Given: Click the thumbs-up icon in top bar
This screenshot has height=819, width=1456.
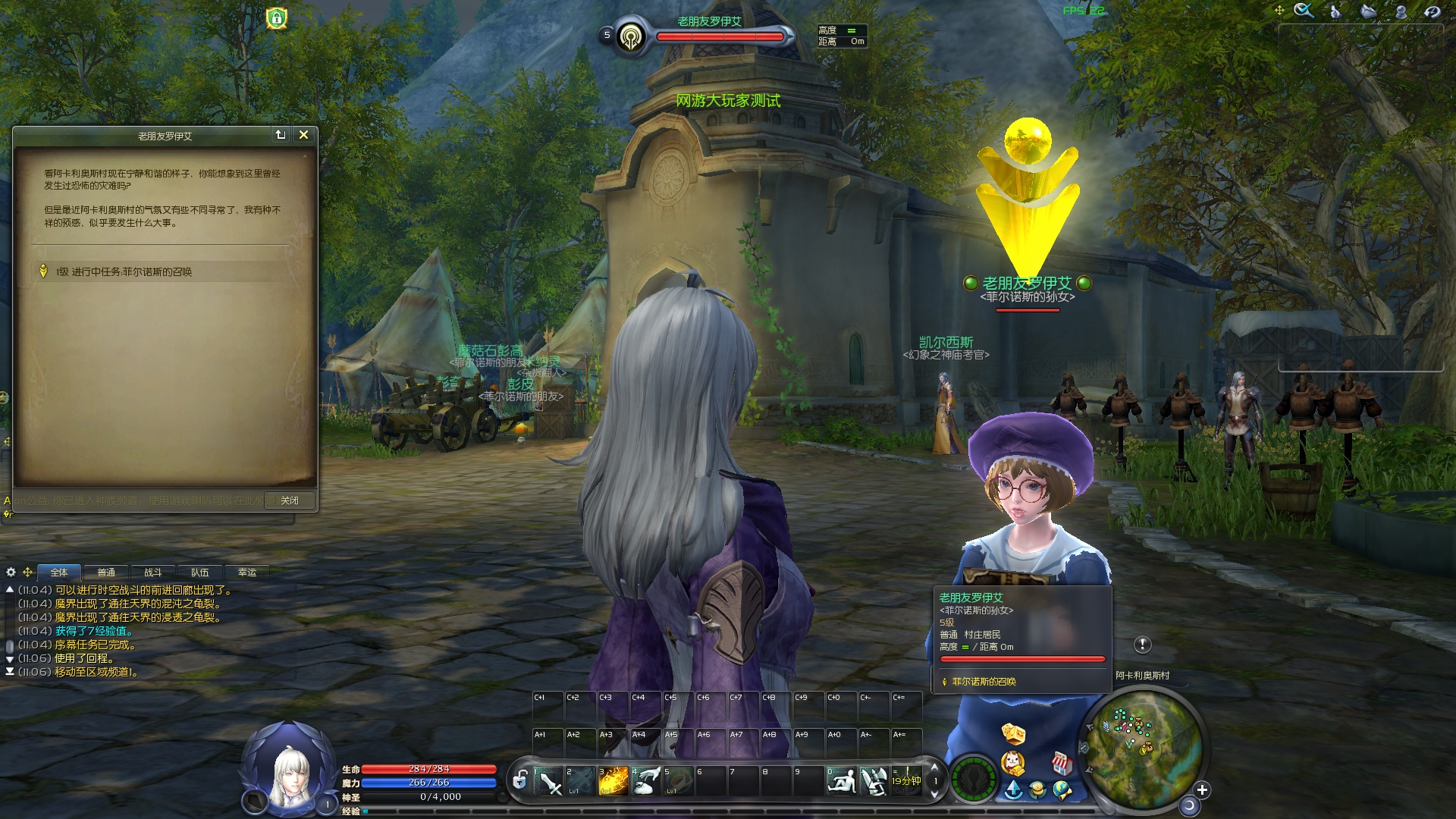Looking at the screenshot, I should 1336,11.
